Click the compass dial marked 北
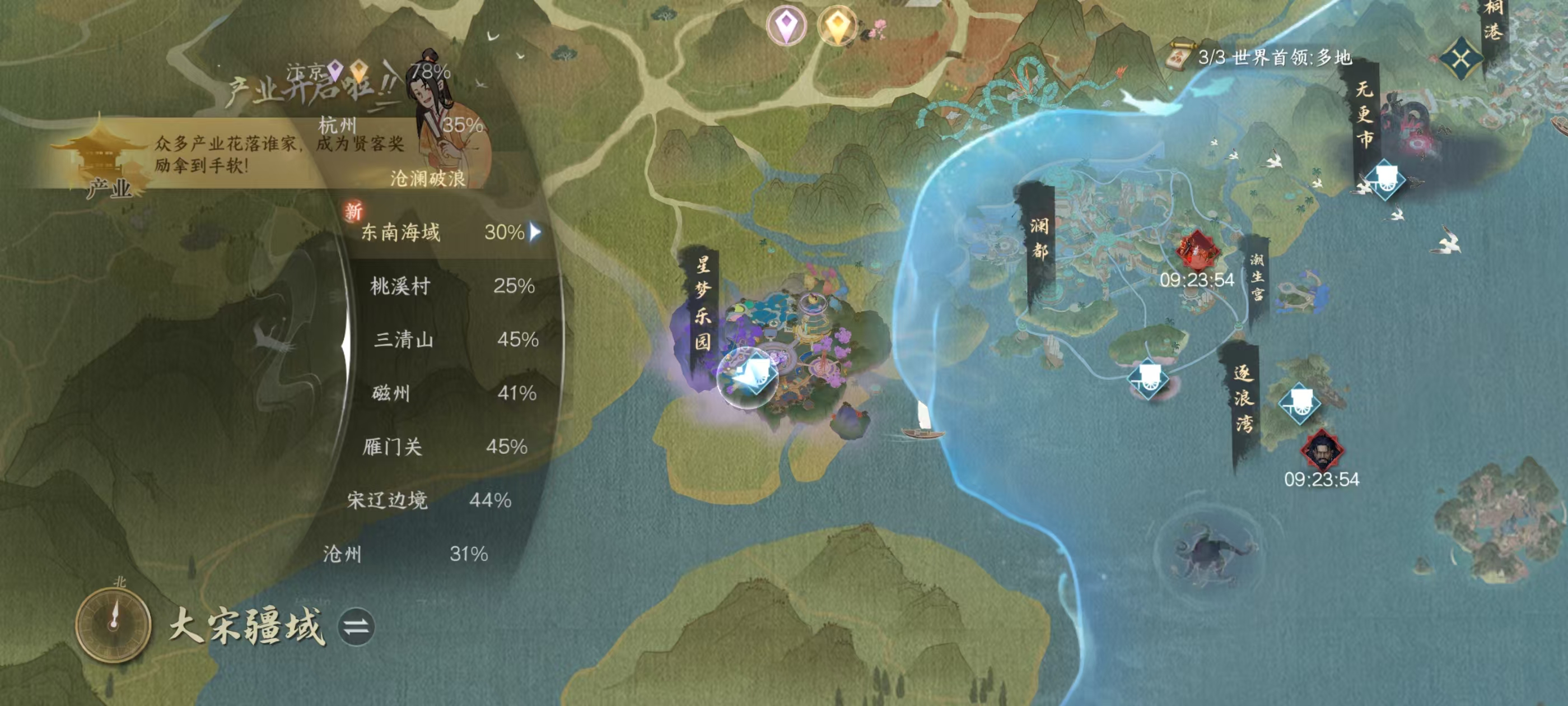1568x706 pixels. (113, 624)
